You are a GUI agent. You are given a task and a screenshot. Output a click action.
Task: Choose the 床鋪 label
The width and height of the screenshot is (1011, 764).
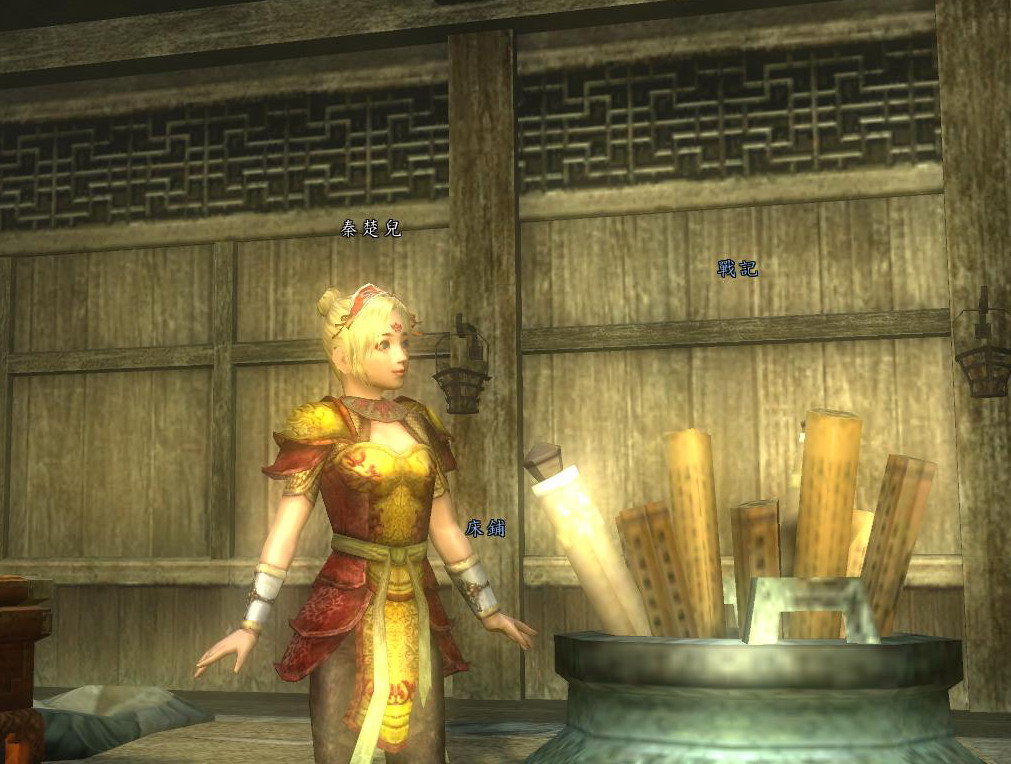(x=485, y=528)
